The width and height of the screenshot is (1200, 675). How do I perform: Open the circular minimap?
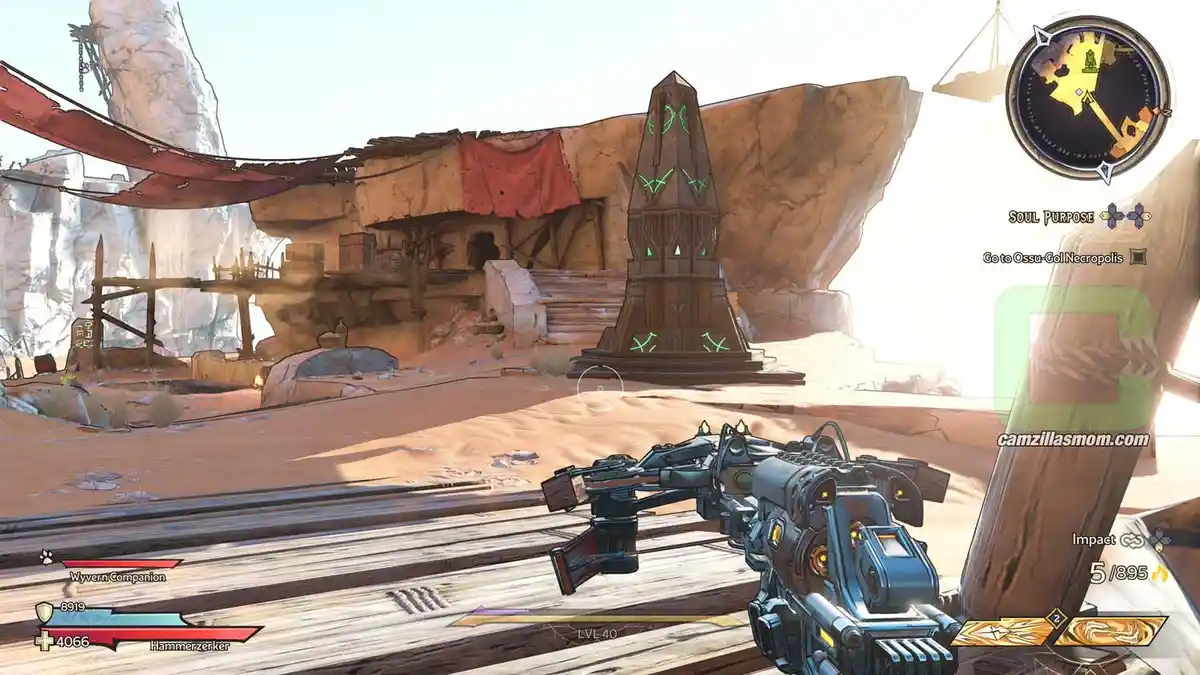pos(1087,97)
